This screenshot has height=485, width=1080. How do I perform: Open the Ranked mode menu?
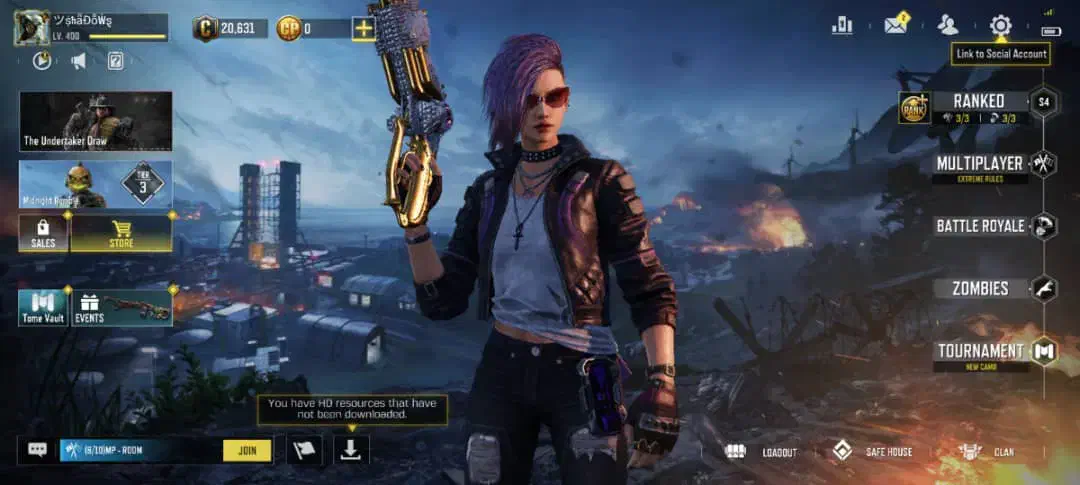pos(978,102)
